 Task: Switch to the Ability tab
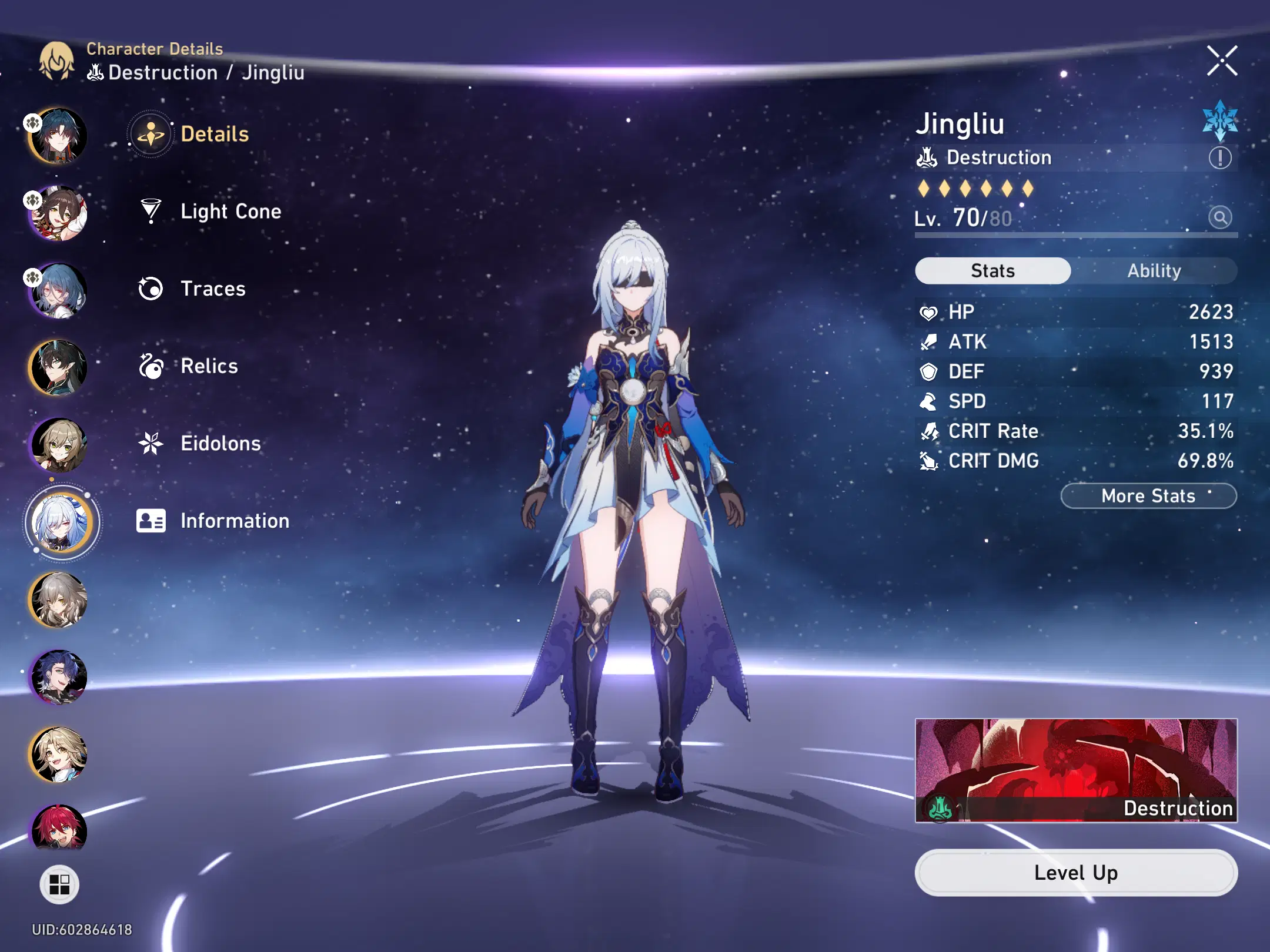pos(1155,270)
